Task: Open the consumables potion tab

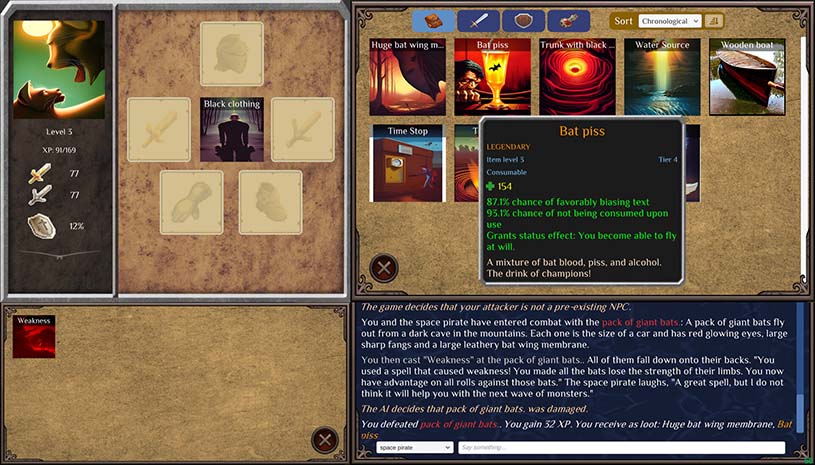Action: pyautogui.click(x=568, y=20)
